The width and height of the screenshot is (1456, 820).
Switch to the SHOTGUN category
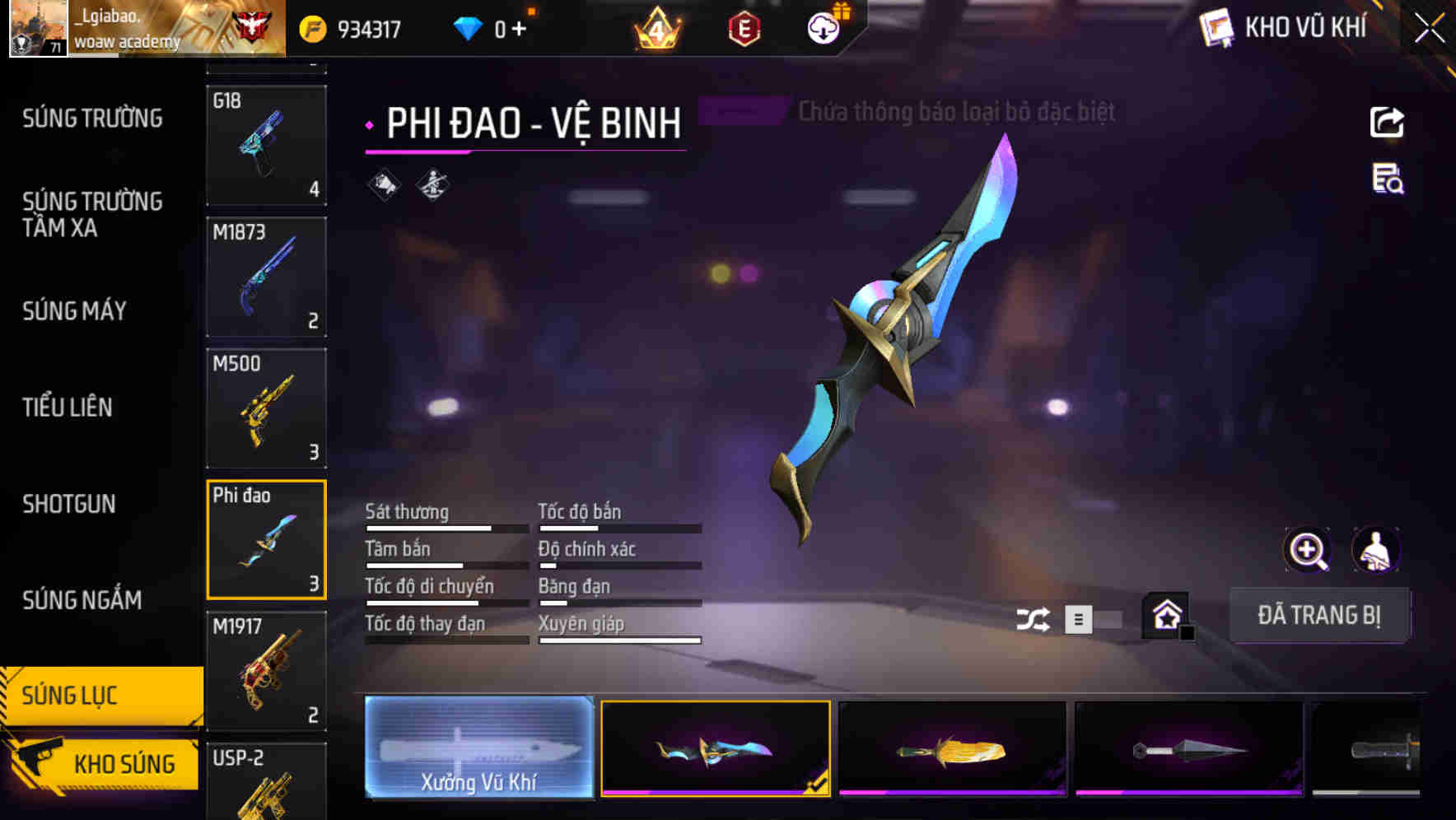point(69,504)
